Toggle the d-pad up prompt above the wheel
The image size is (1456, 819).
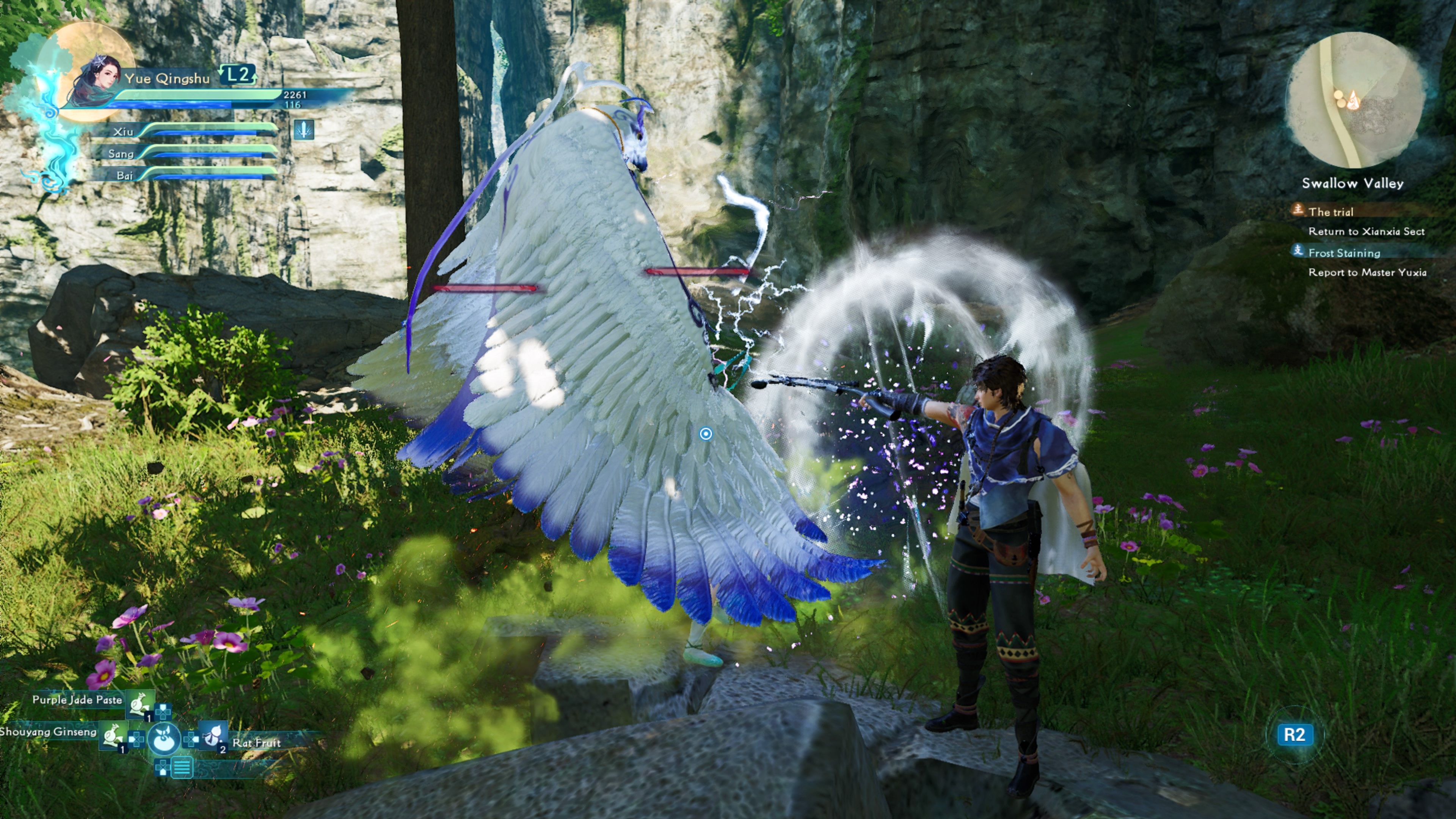(x=163, y=712)
